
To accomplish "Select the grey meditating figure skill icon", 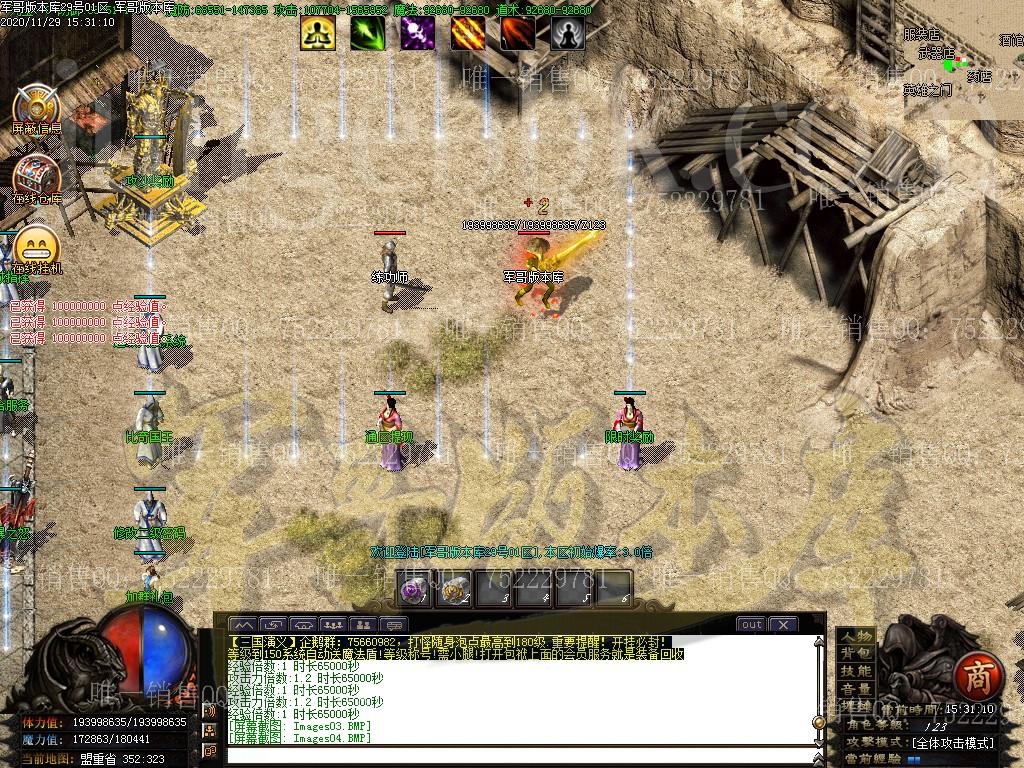I will click(568, 33).
